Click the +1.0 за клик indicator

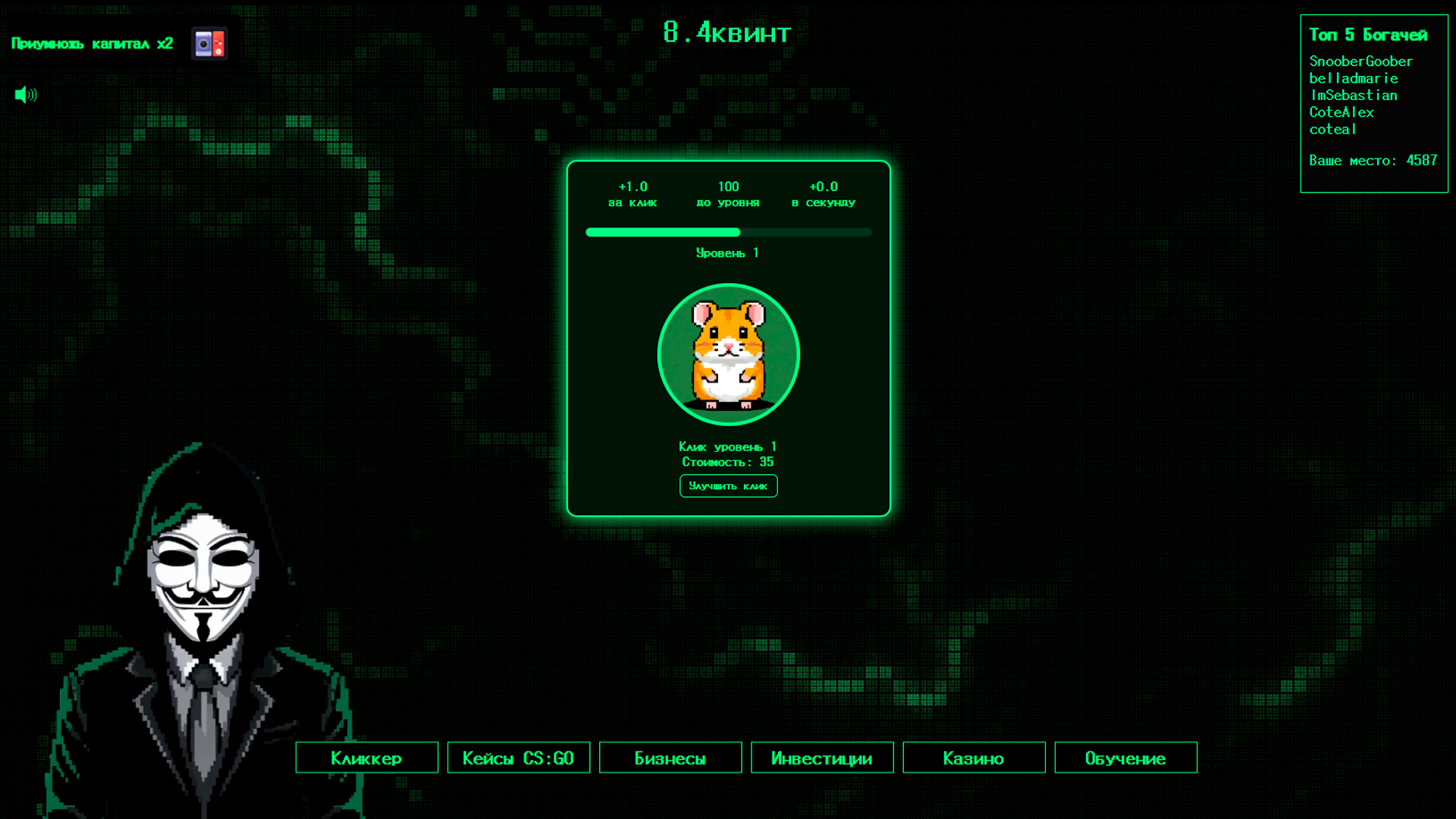[632, 193]
